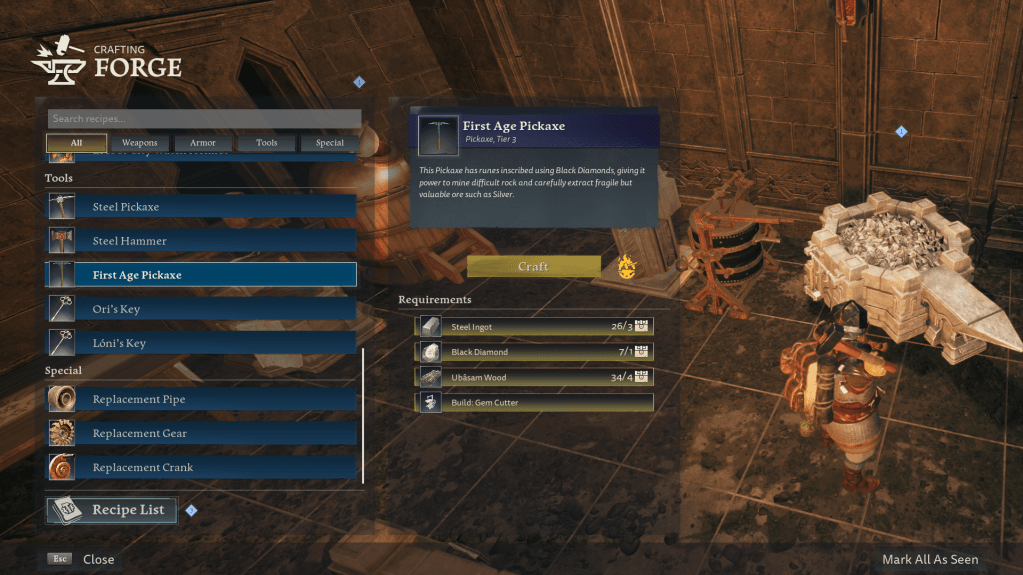Viewport: 1023px width, 575px height.
Task: Click the Build: Gem Cutter requirement
Action: click(x=534, y=402)
